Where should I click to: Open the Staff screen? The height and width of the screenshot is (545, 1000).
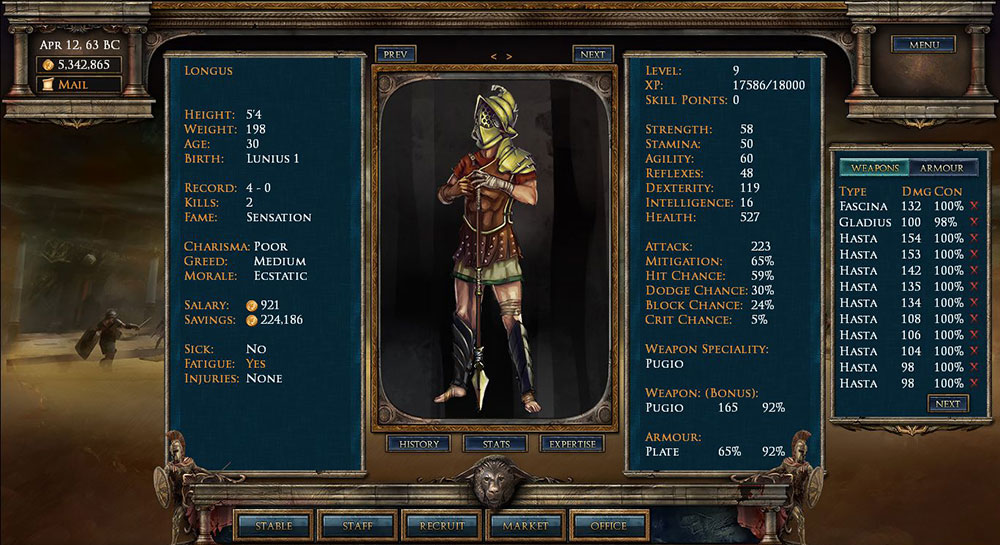click(x=357, y=525)
